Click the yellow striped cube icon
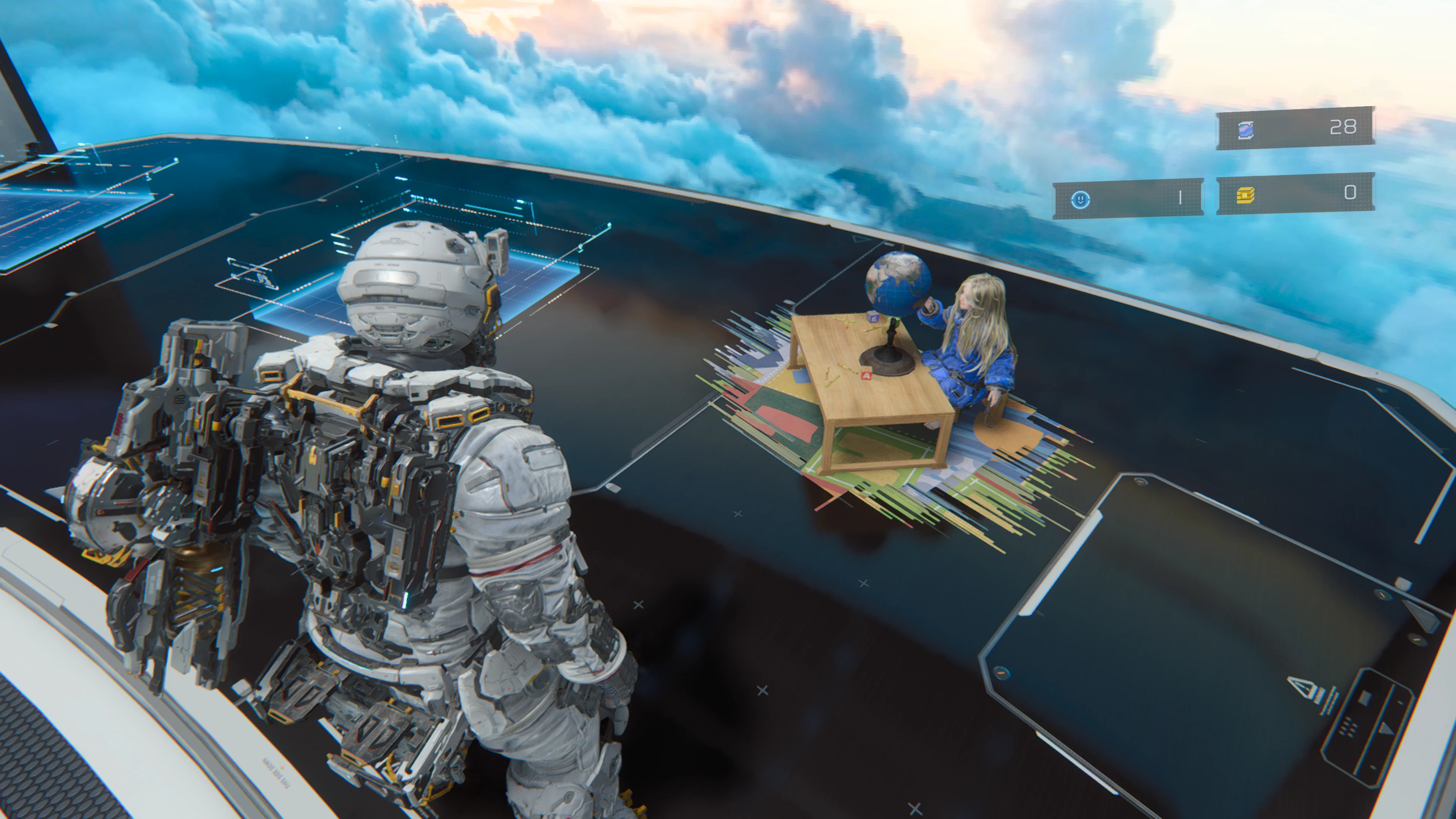 point(1245,195)
